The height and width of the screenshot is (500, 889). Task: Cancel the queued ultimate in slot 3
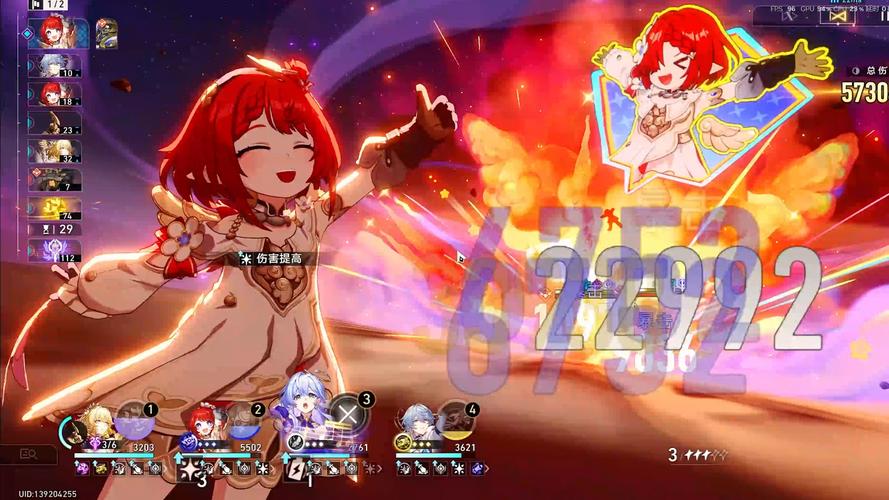click(x=346, y=412)
